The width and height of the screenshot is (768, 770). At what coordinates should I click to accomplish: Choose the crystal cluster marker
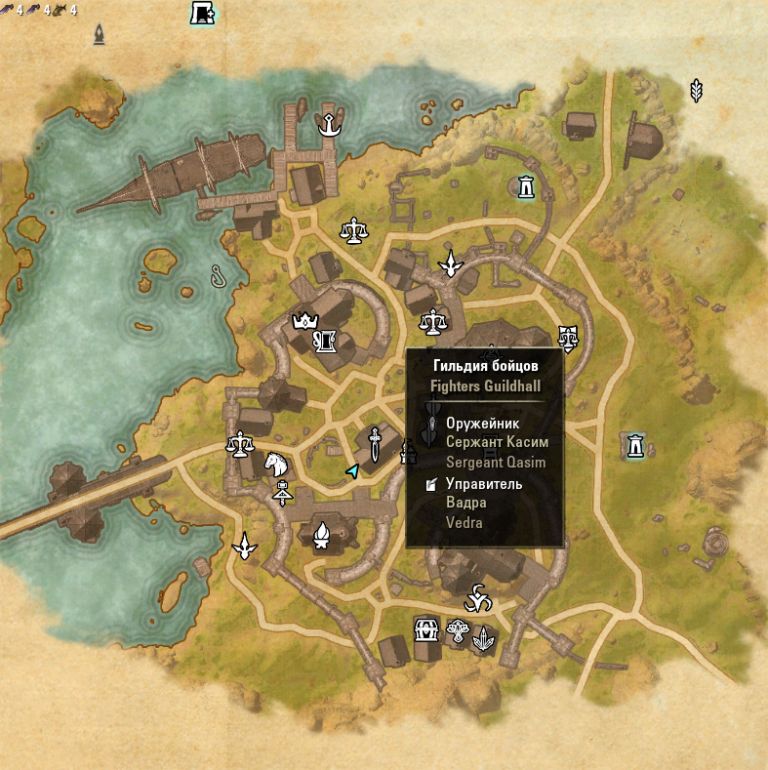[x=485, y=638]
